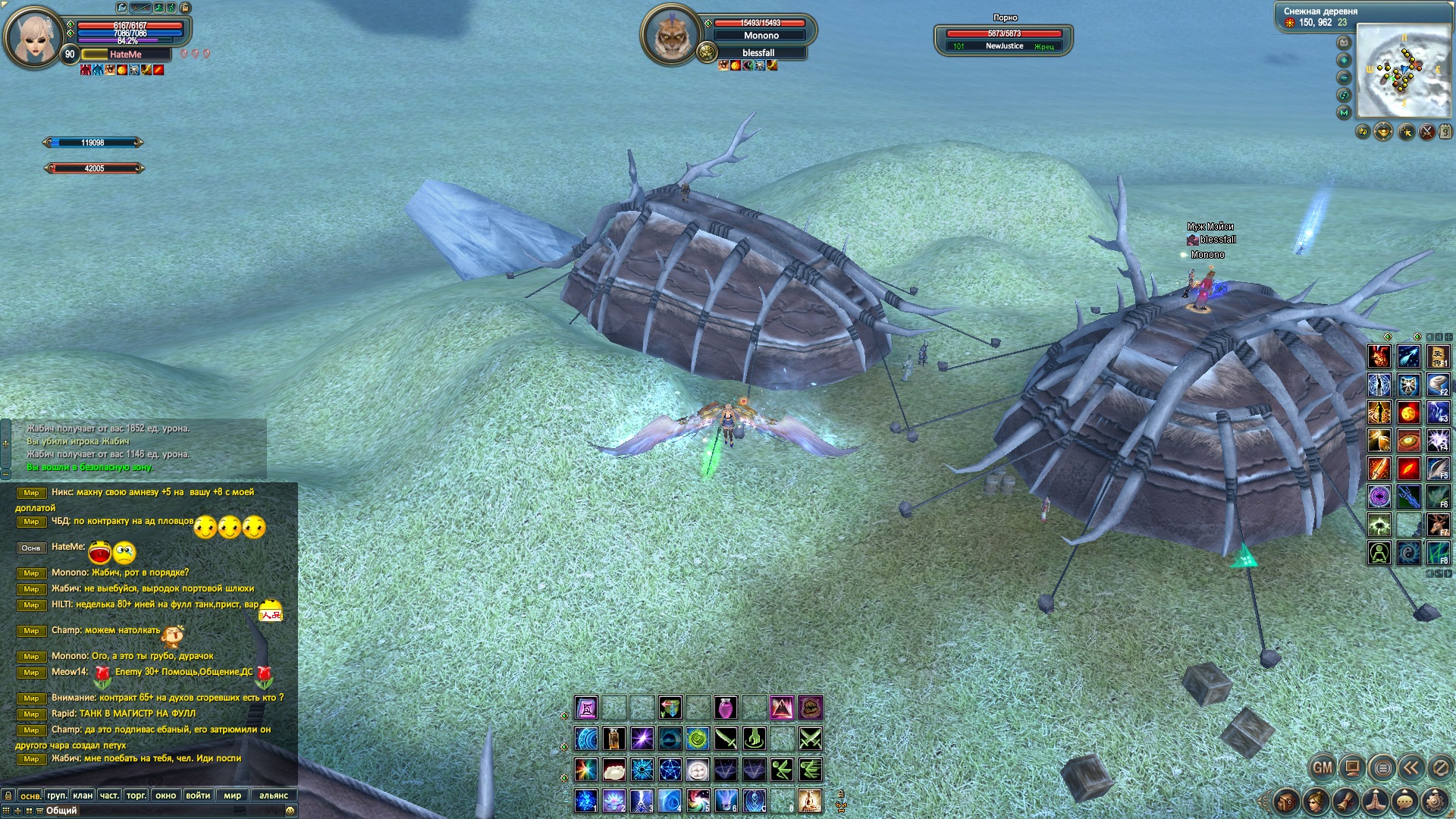Switch to the "клан" chat tab
The image size is (1456, 819).
[x=83, y=795]
